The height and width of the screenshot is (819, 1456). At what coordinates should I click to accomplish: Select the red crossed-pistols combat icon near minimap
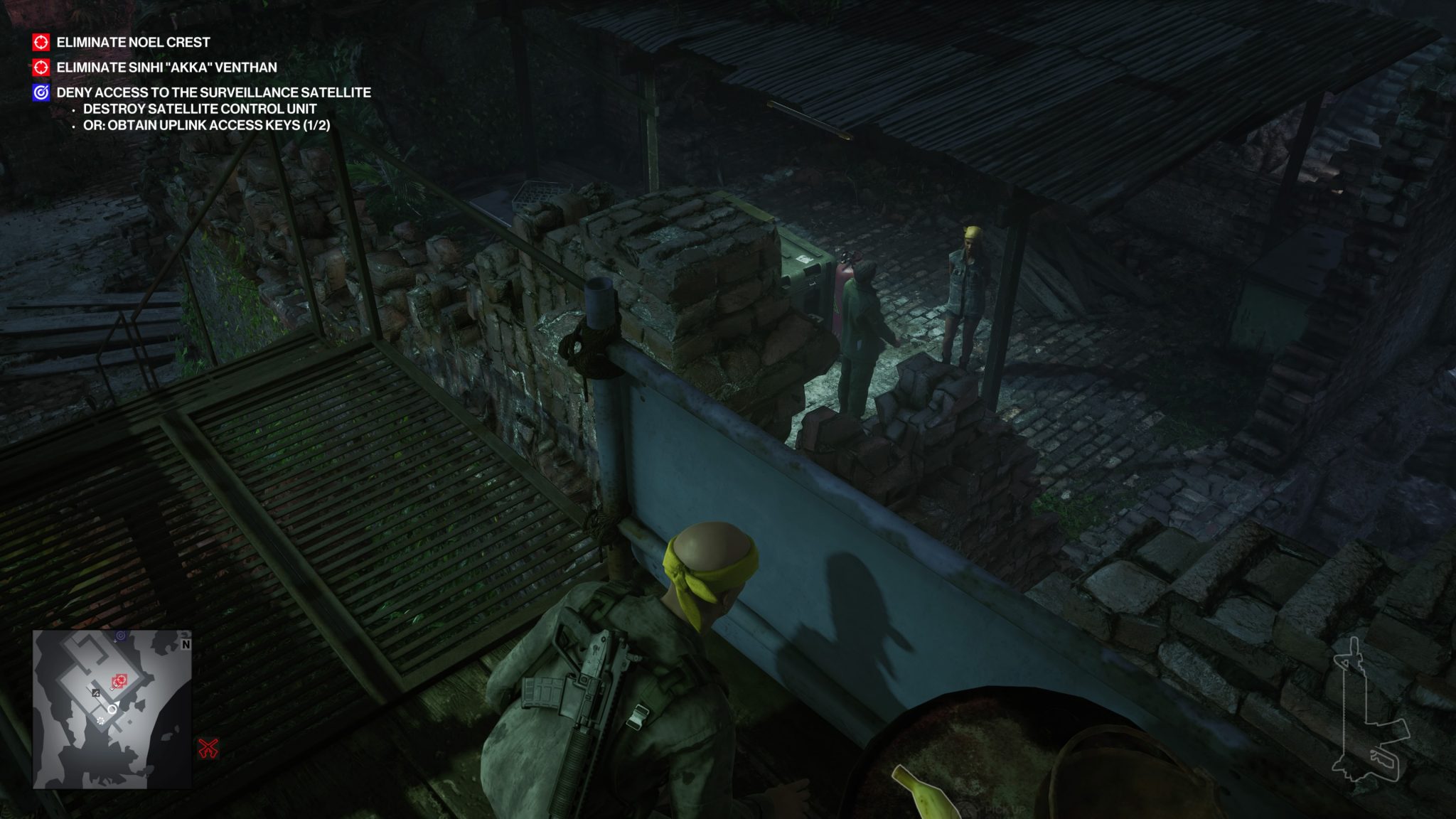[208, 749]
